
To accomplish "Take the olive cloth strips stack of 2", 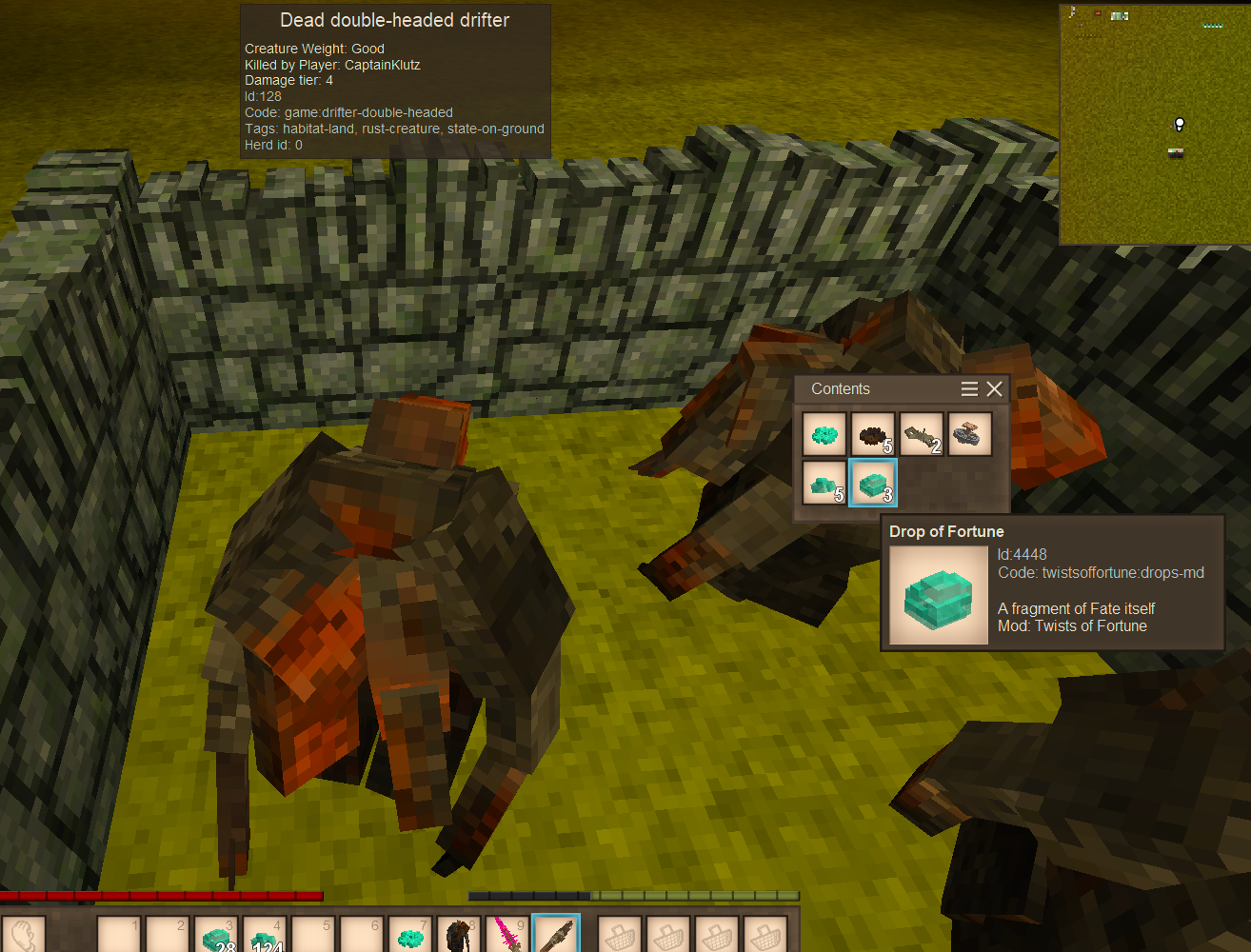I will (922, 435).
